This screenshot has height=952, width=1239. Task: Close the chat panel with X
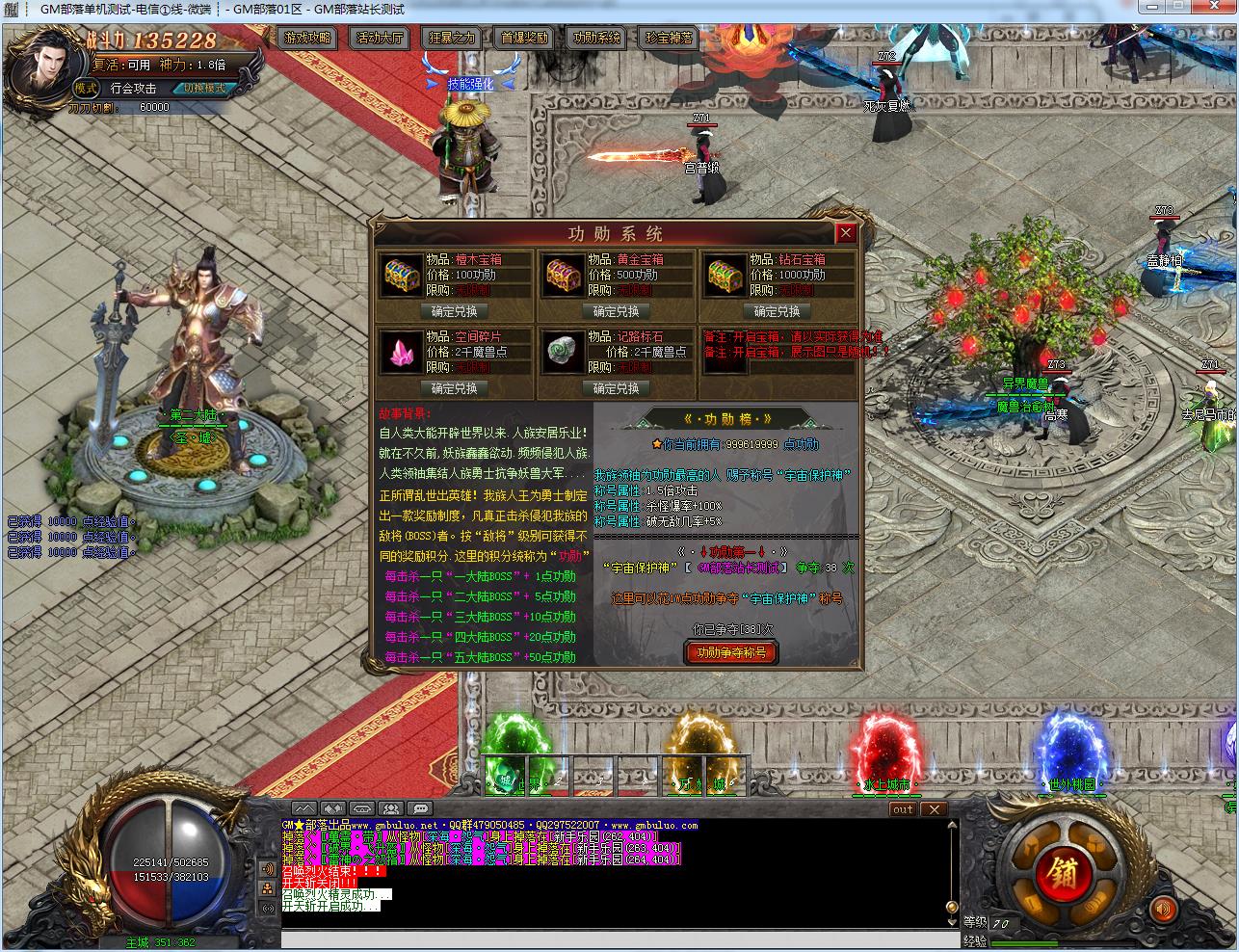click(x=933, y=809)
